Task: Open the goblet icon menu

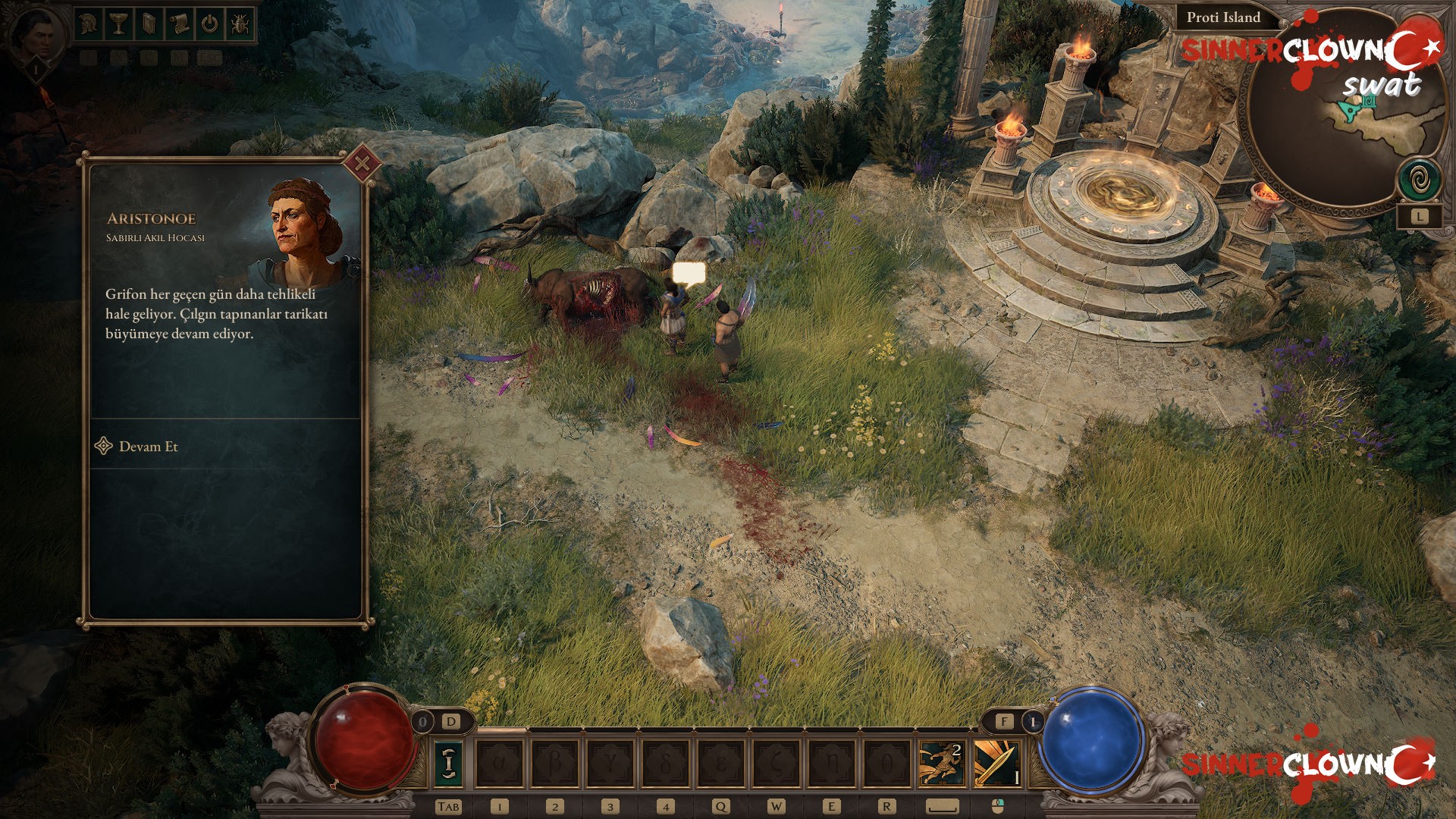Action: [x=118, y=24]
